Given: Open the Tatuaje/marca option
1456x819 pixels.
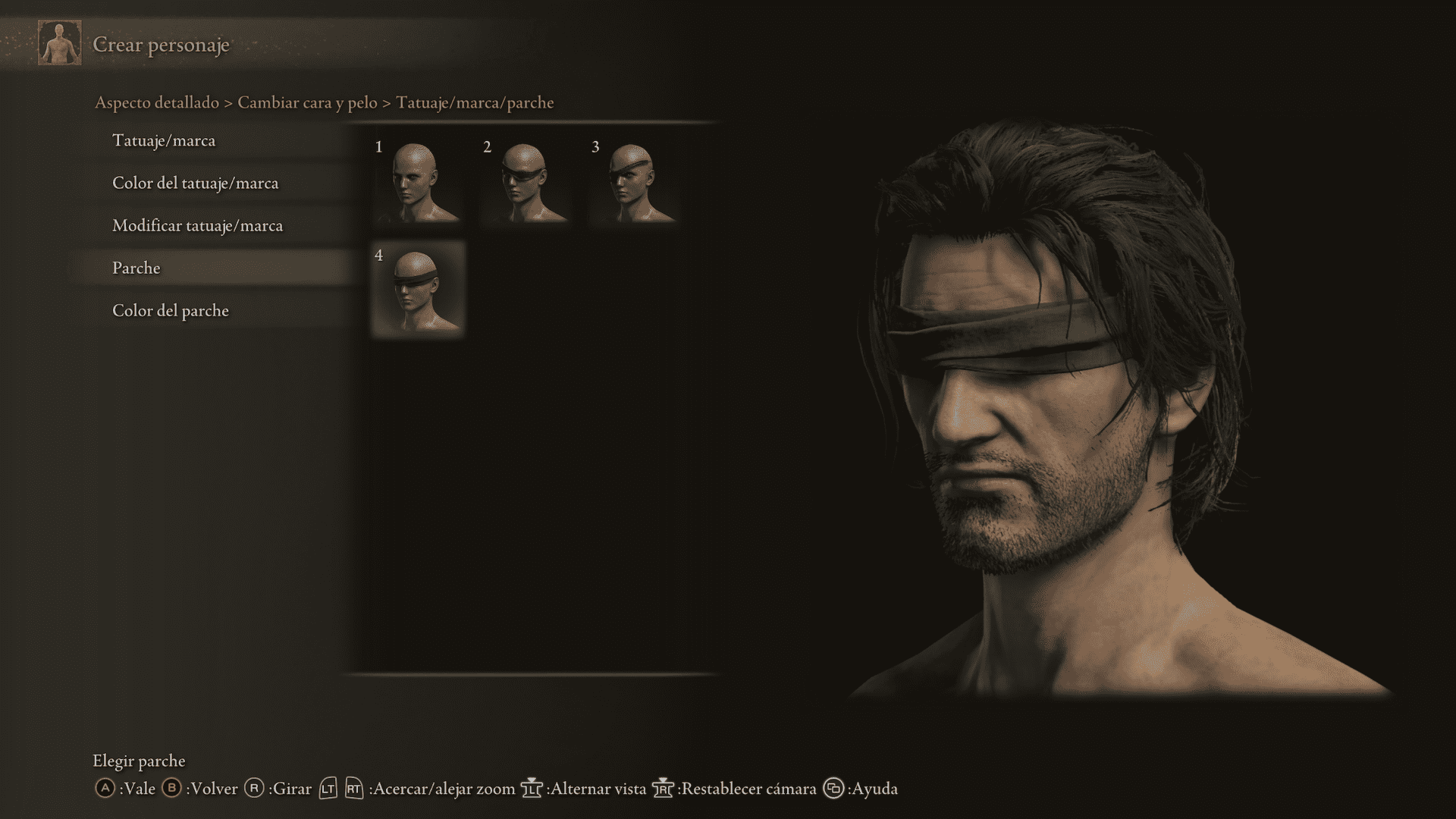Looking at the screenshot, I should tap(164, 141).
